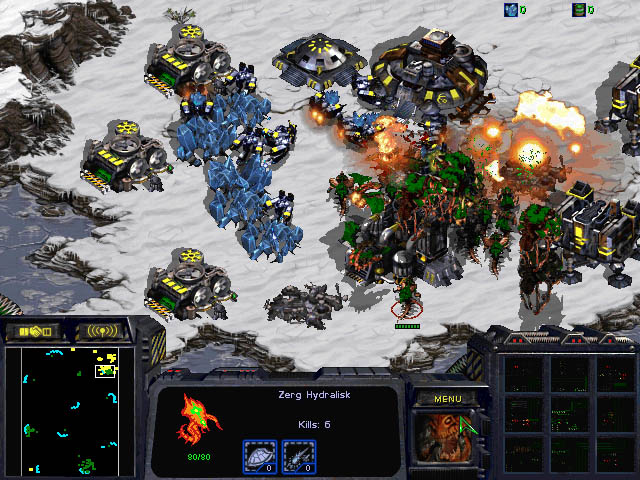This screenshot has height=480, width=640.
Task: Open the message broadcast button
Action: click(102, 331)
